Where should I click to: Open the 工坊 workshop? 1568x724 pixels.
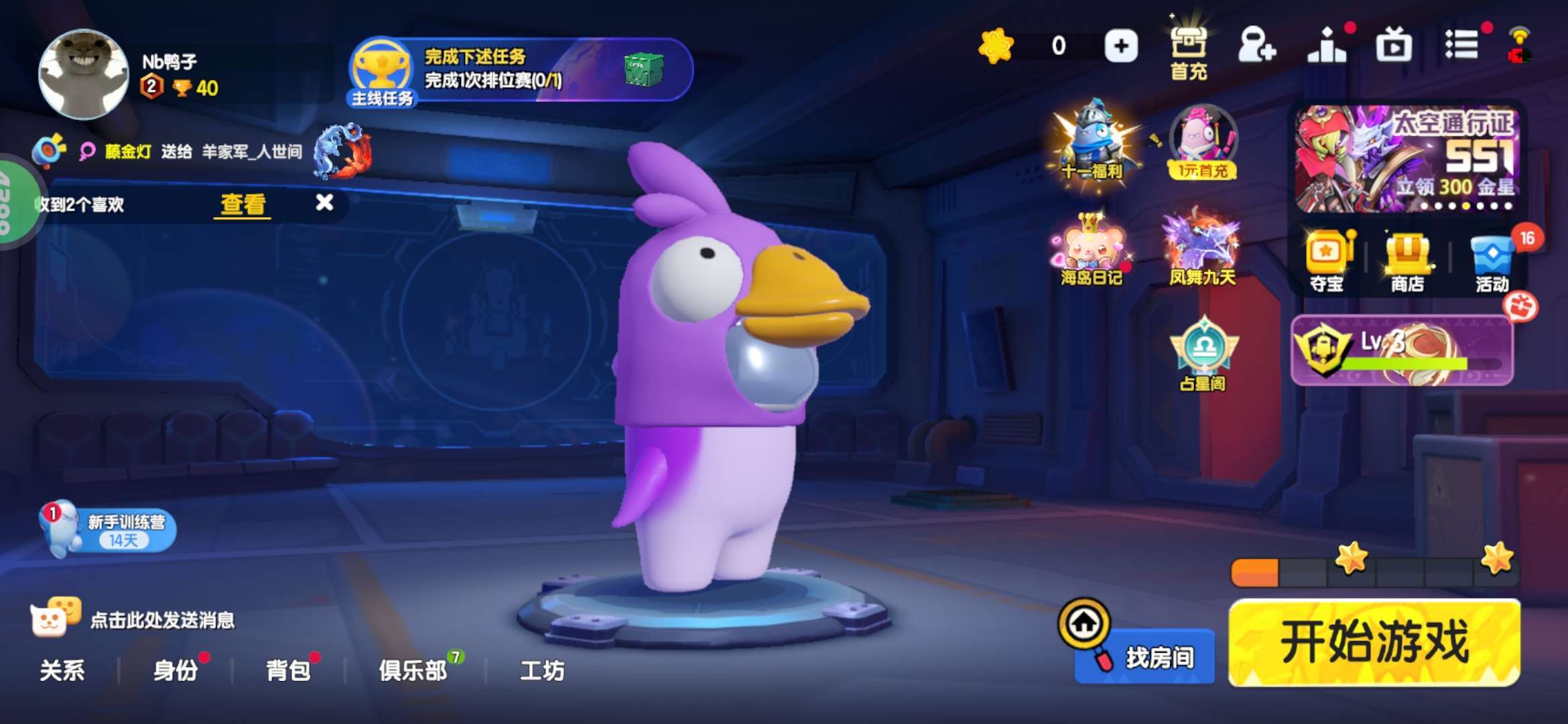542,670
